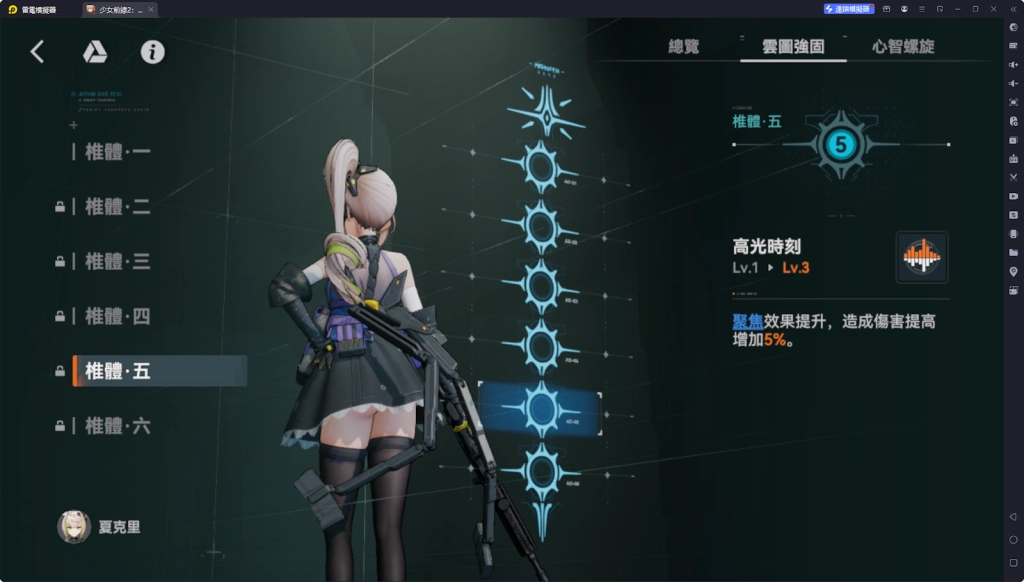Pick the 椎體·四 entry
The height and width of the screenshot is (582, 1024).
pyautogui.click(x=117, y=317)
